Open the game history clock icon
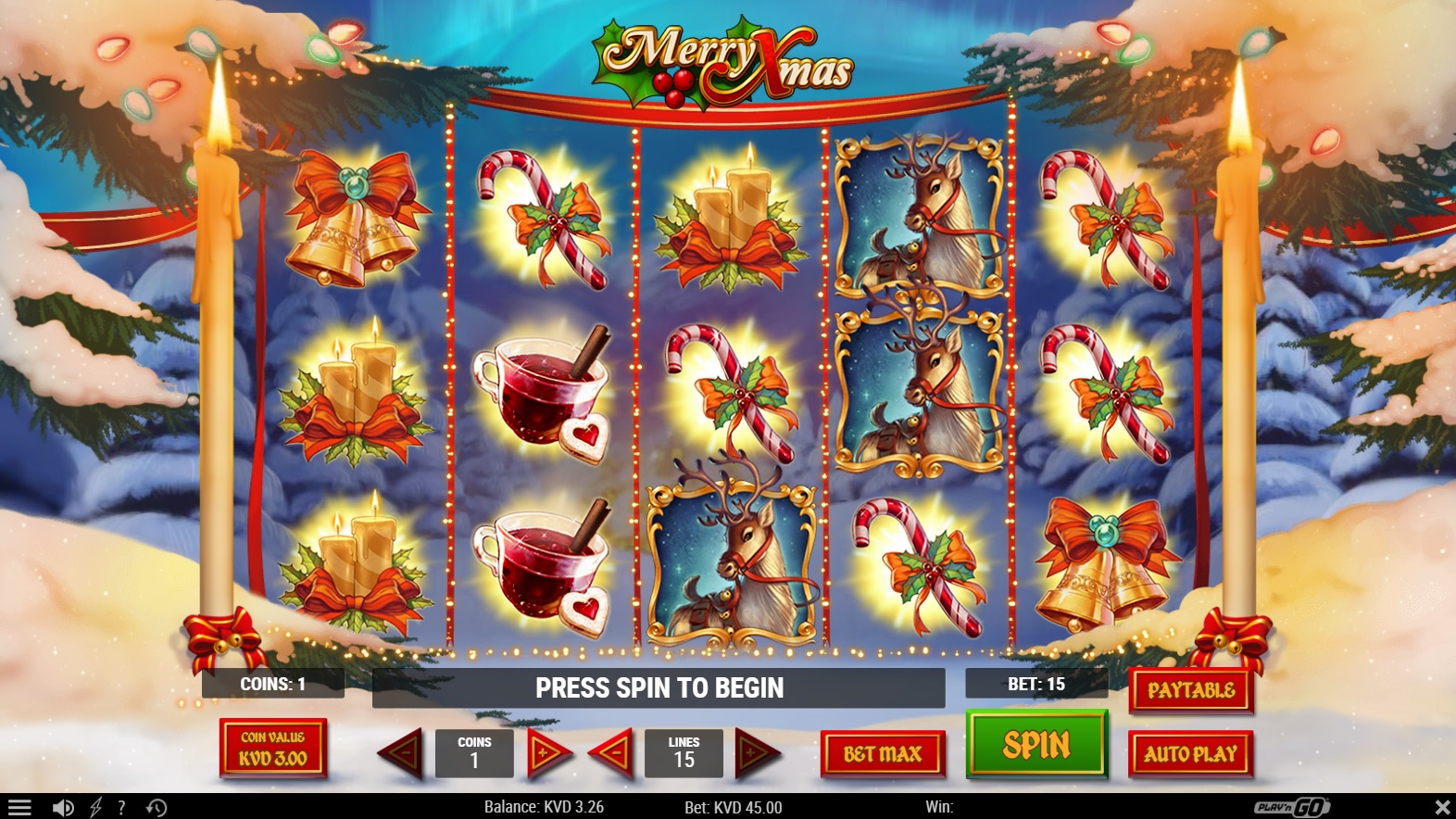Screen dimensions: 1456x819 click(157, 808)
